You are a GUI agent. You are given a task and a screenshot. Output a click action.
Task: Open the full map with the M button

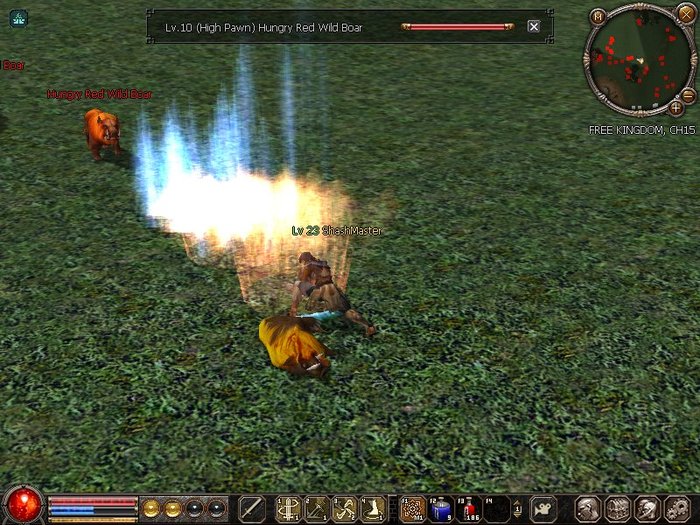[598, 15]
